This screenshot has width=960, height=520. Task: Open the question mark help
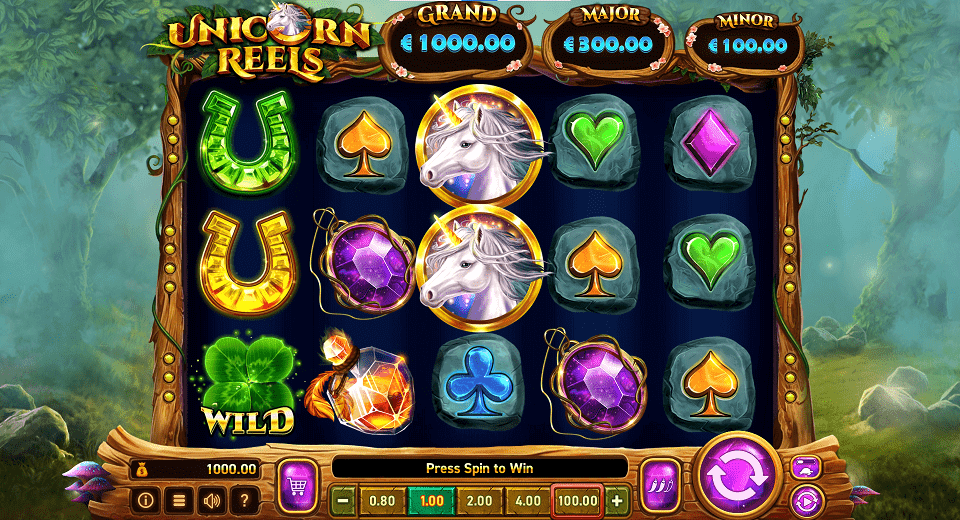(x=243, y=497)
